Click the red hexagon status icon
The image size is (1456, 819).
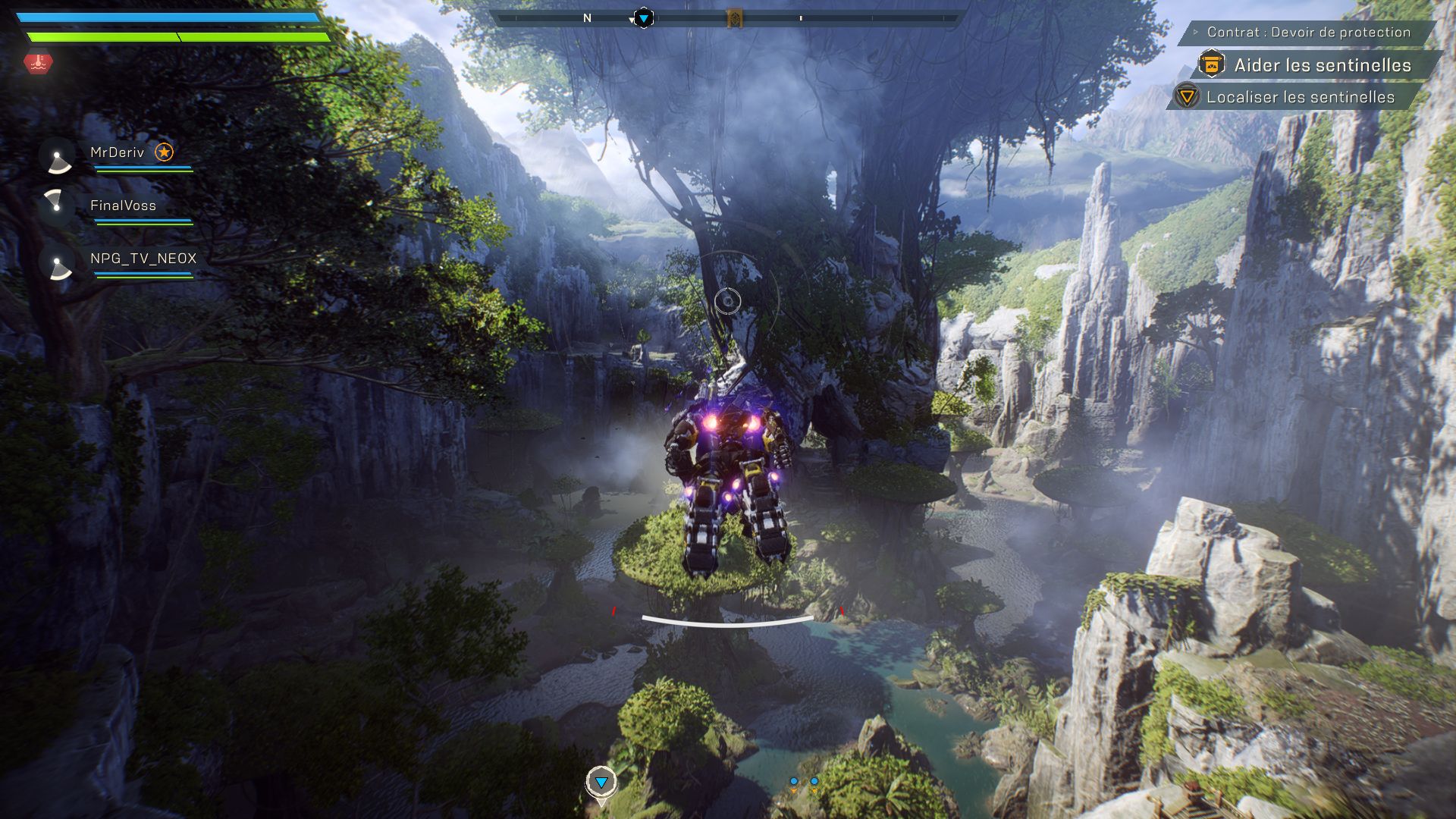pos(38,63)
